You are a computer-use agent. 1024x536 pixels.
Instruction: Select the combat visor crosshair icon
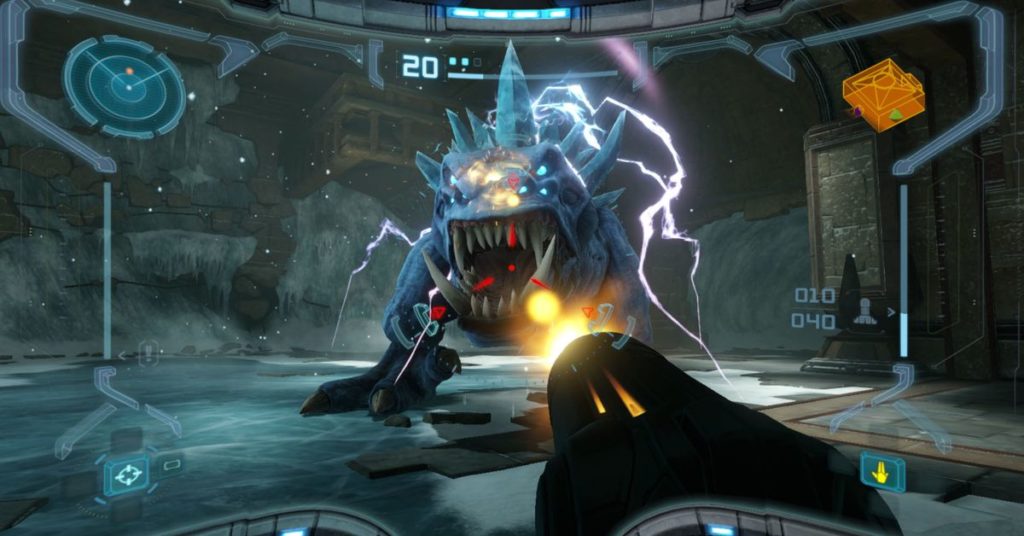127,474
